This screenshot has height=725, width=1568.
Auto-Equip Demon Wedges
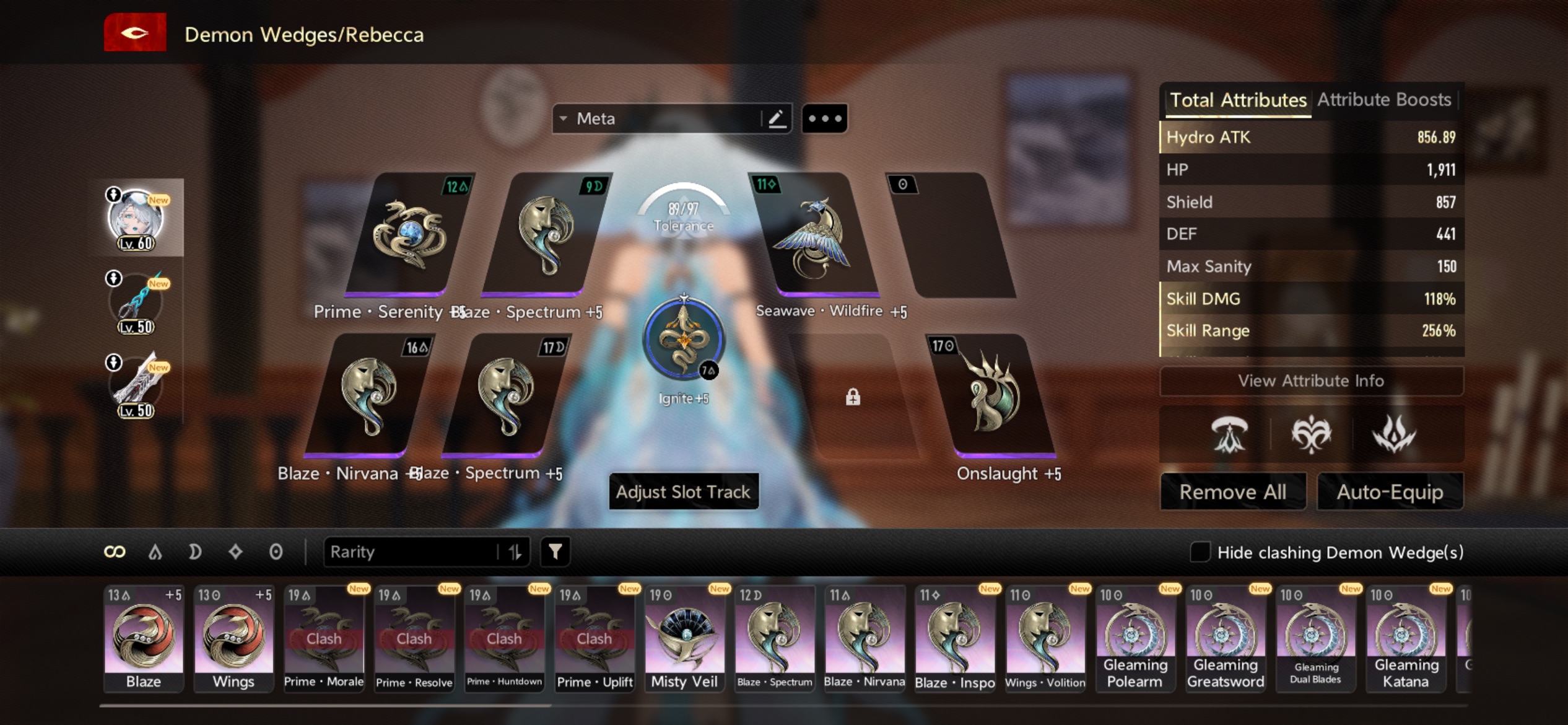click(1390, 492)
